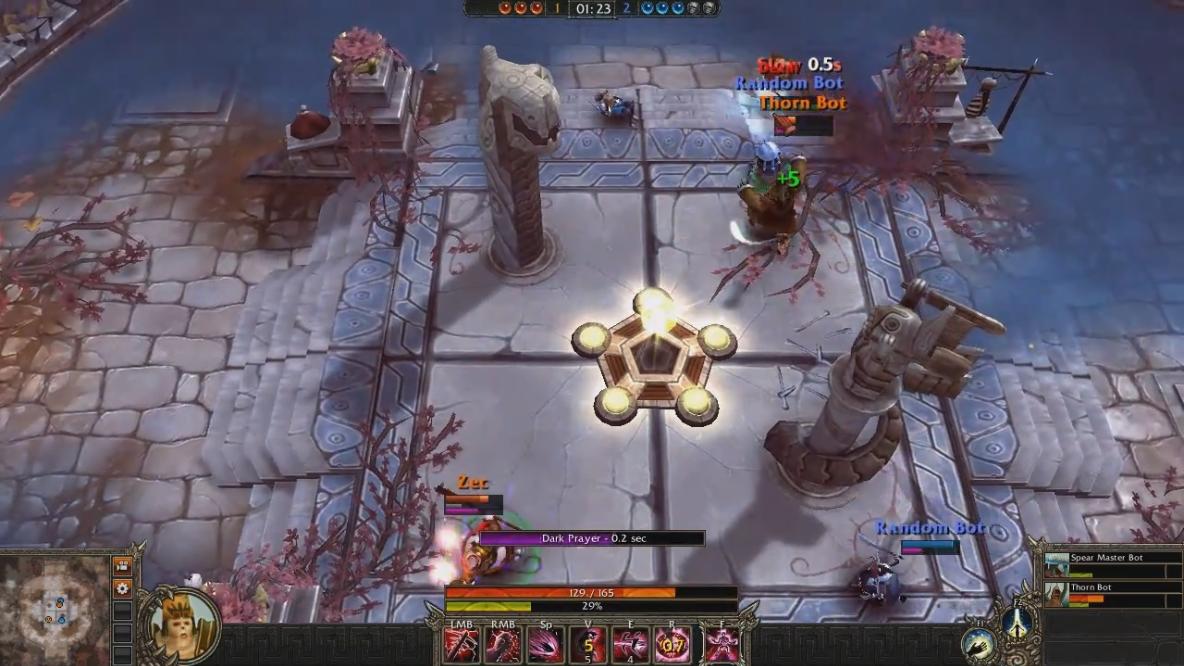Screen dimensions: 1184x666
Task: Use the RMB ability icon
Action: (x=503, y=646)
